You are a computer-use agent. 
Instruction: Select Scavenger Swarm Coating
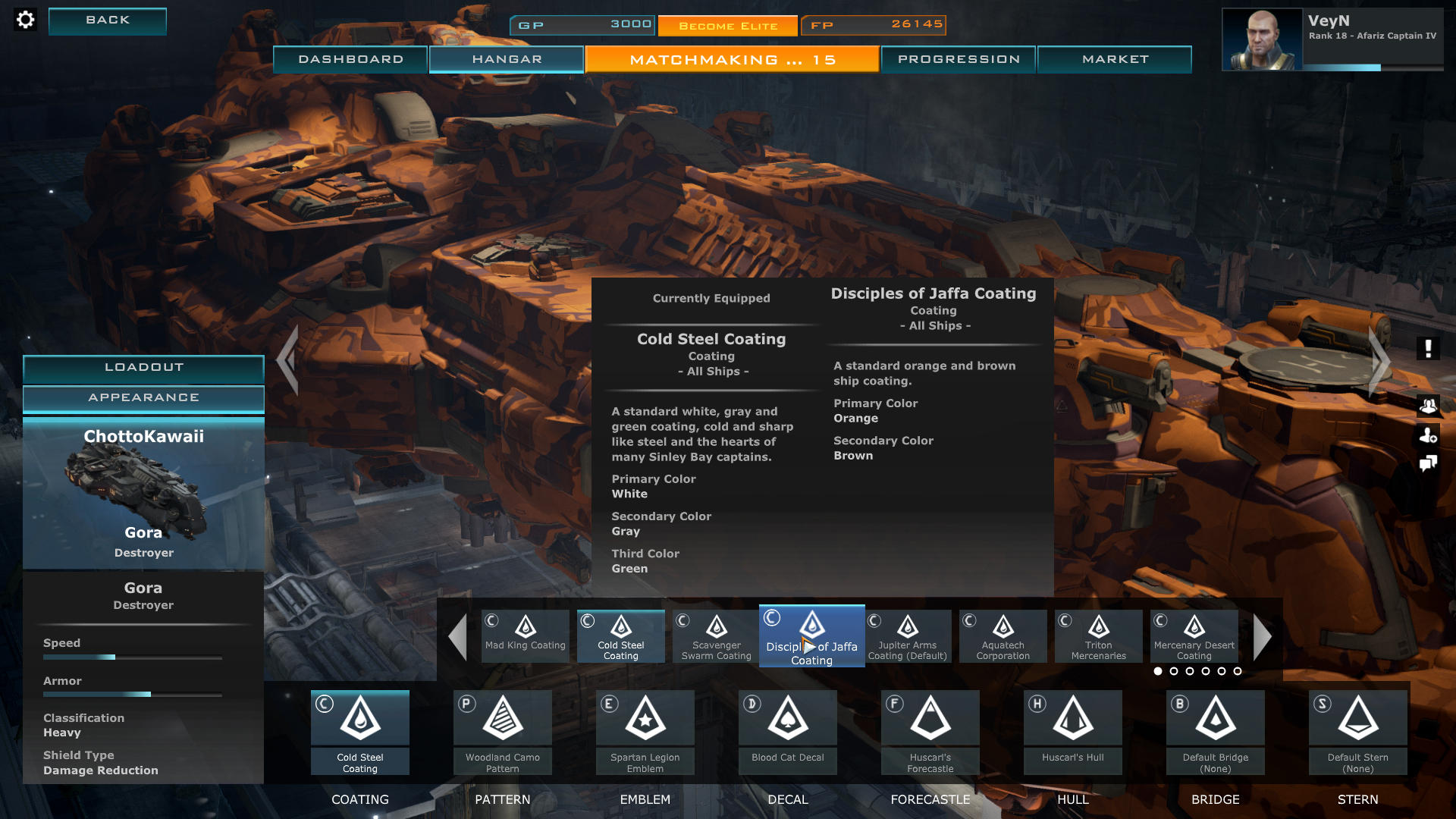click(716, 635)
